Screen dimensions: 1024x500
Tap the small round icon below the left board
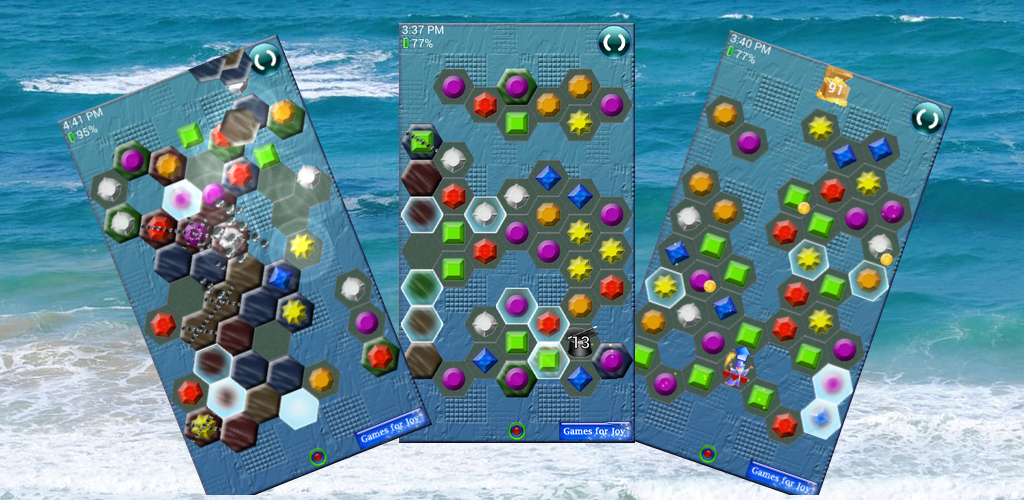(x=318, y=457)
